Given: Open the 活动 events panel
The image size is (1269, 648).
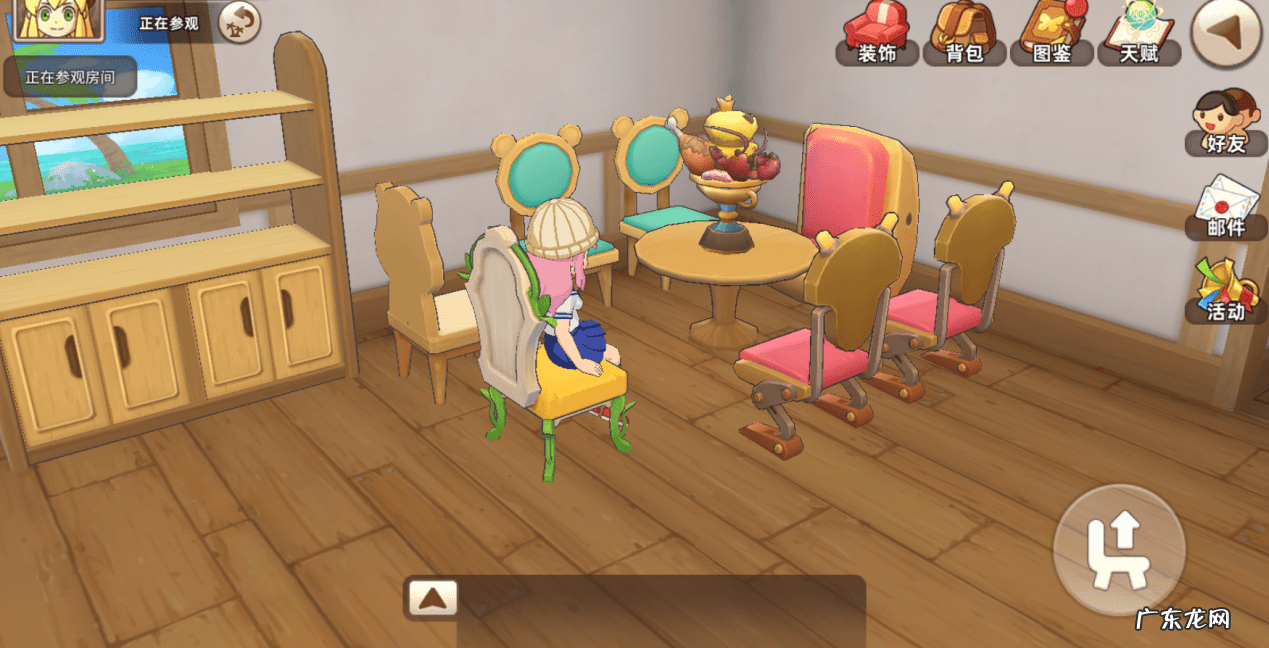Looking at the screenshot, I should click(x=1225, y=292).
